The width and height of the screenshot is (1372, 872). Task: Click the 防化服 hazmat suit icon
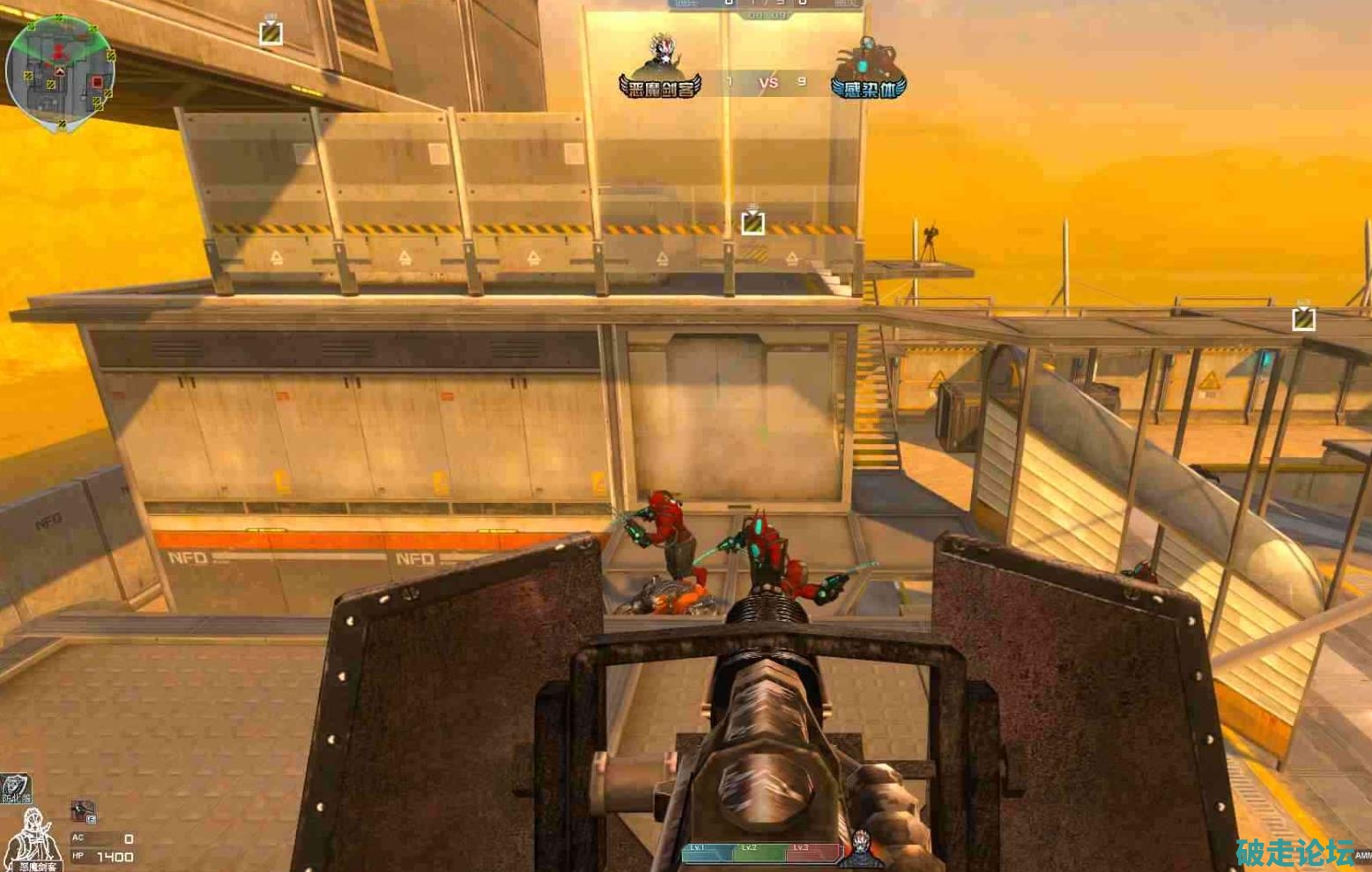(16, 787)
